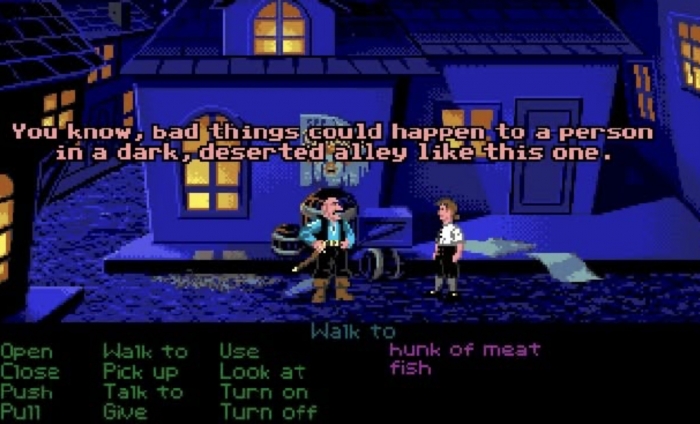
Task: Click the Push verb
Action: [x=29, y=392]
